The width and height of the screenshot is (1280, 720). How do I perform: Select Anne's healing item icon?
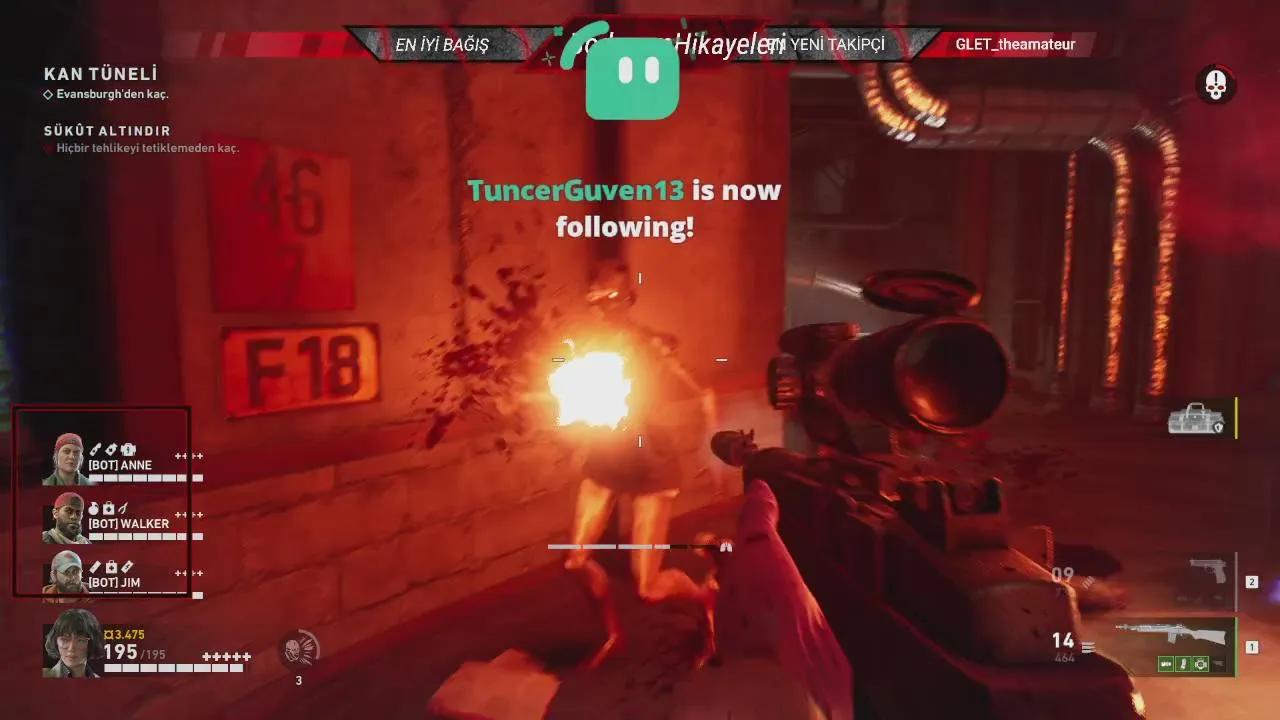(x=129, y=450)
